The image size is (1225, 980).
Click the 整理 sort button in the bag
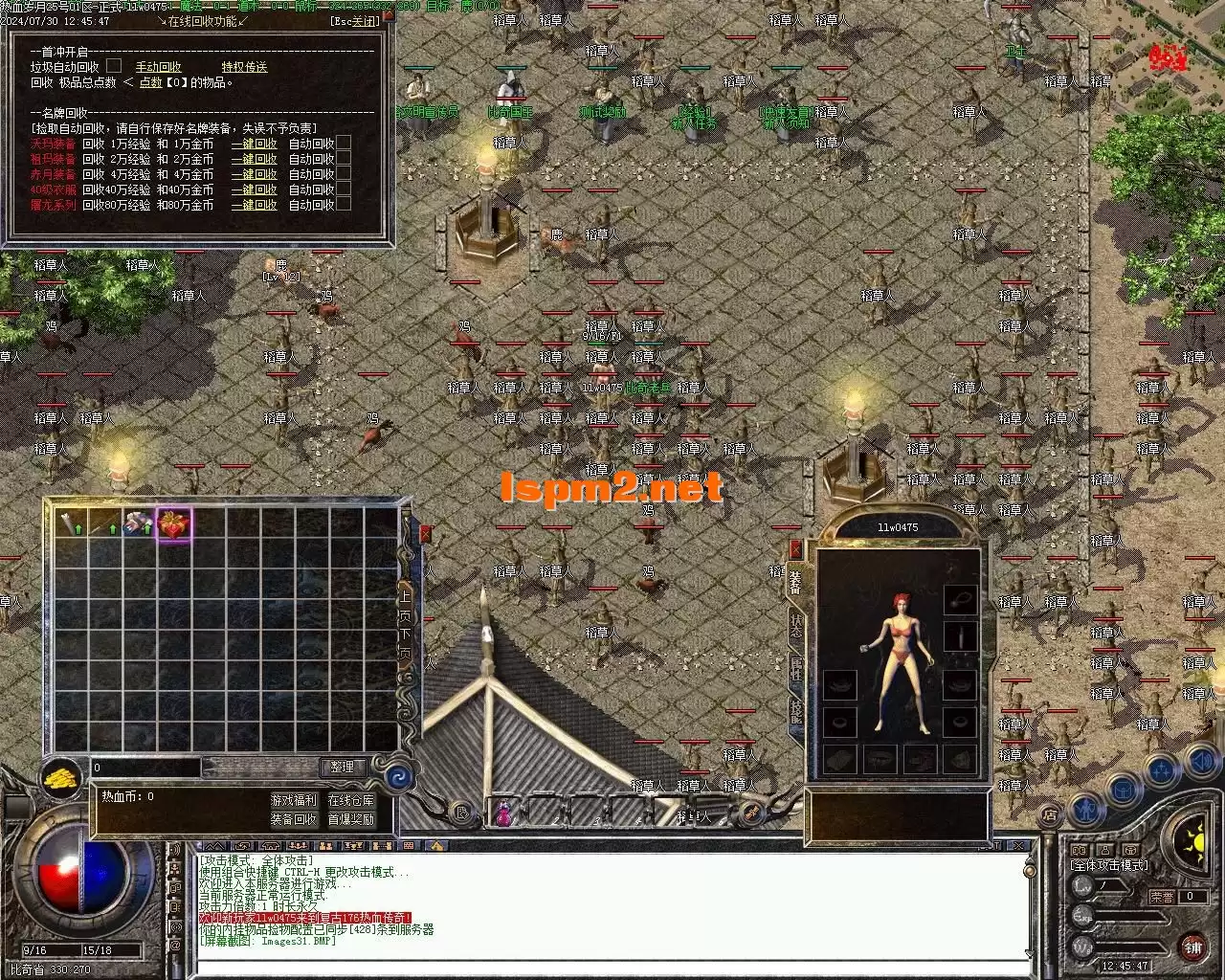342,767
